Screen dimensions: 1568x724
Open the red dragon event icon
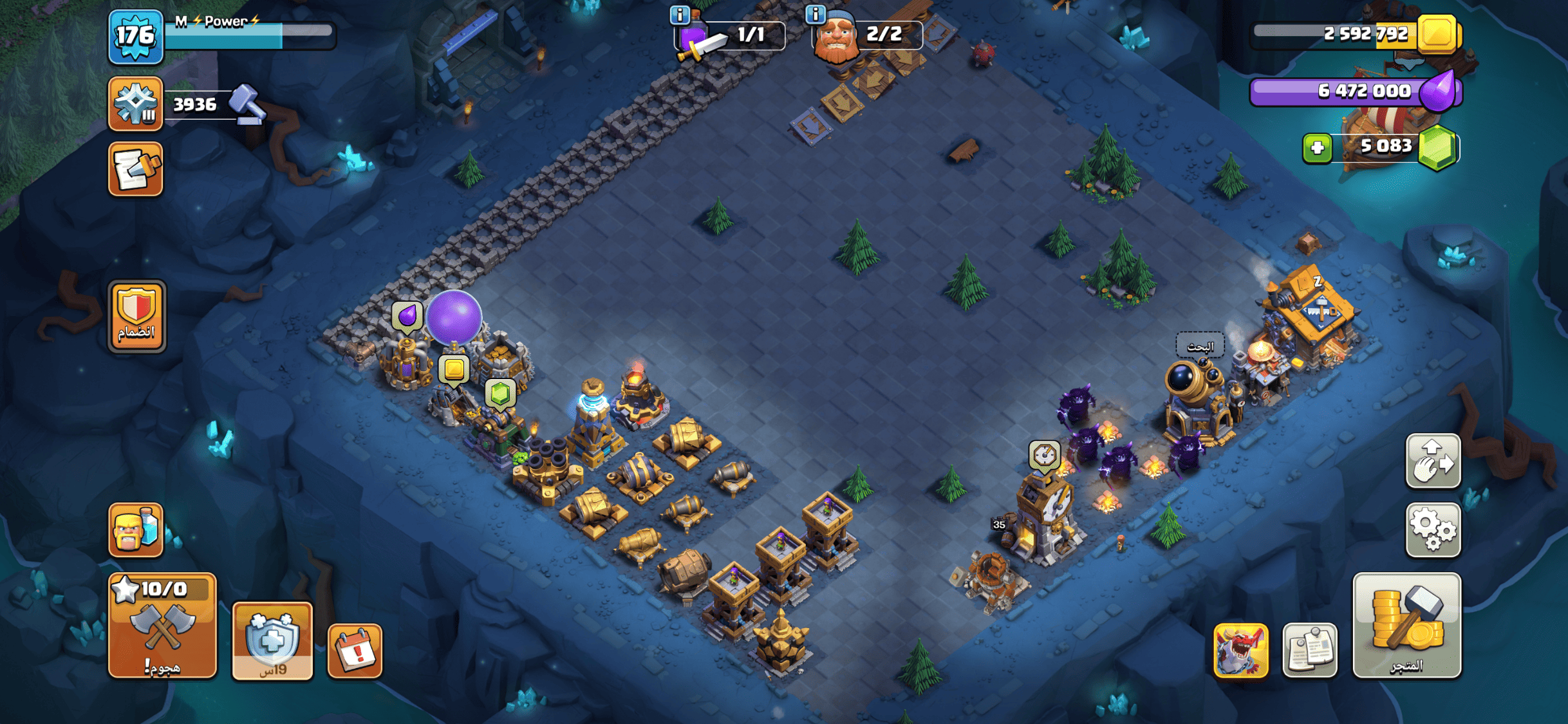point(1240,651)
